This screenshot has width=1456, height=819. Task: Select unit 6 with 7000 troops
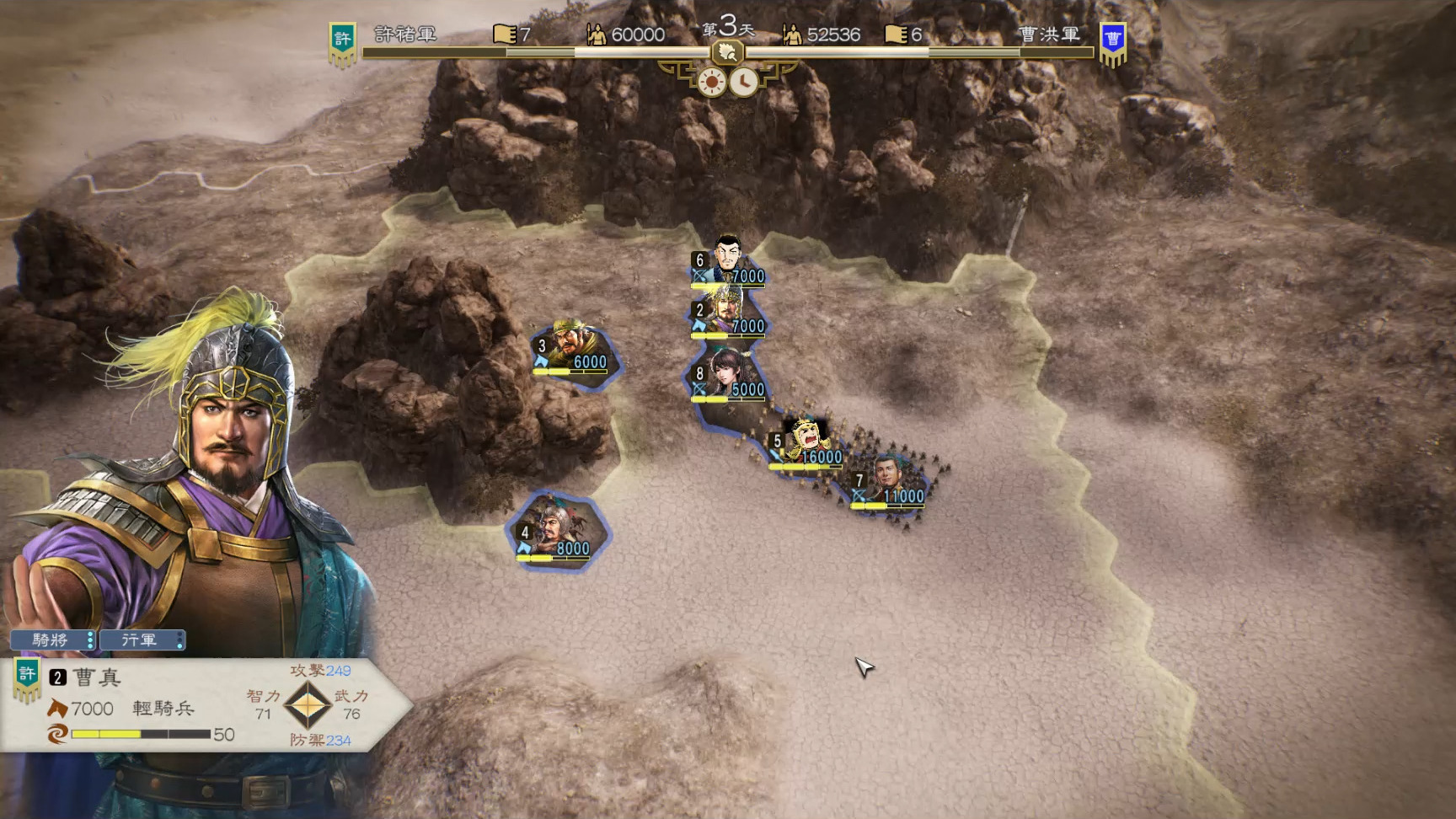pos(728,260)
